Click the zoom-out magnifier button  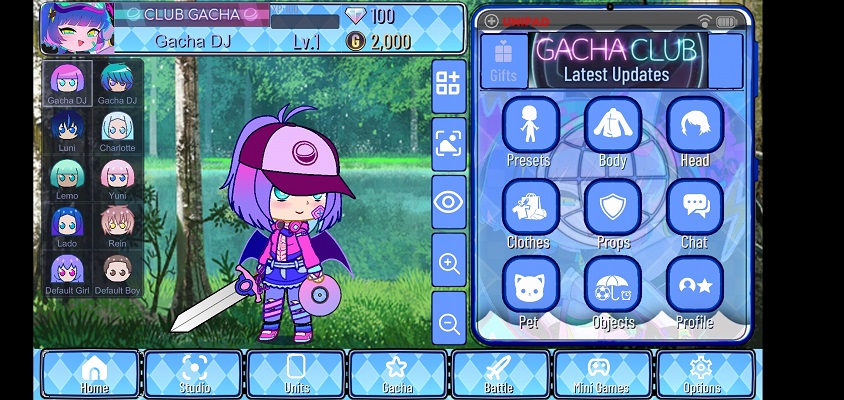click(x=449, y=322)
